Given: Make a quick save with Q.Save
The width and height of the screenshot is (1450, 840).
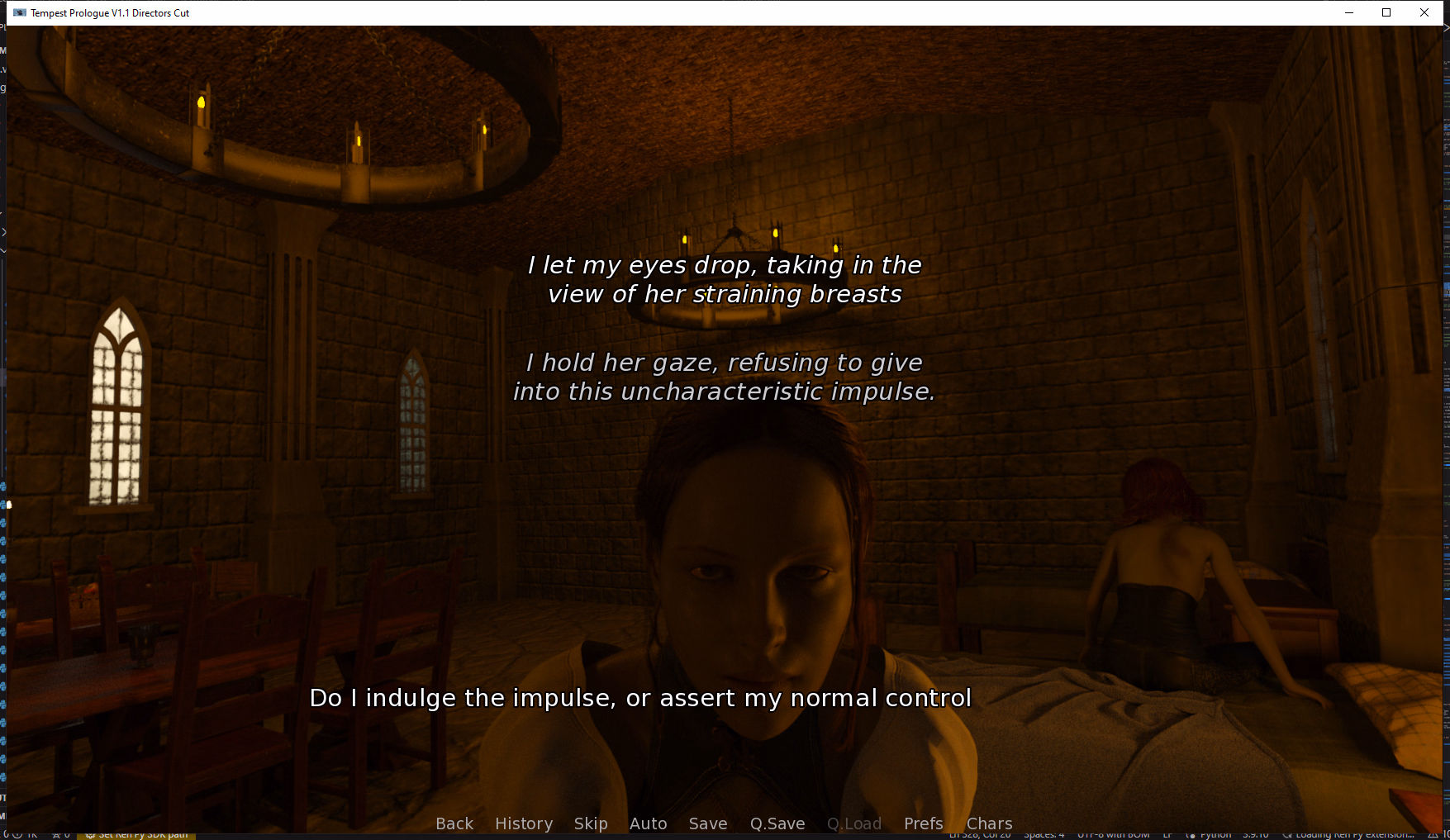Looking at the screenshot, I should click(777, 823).
